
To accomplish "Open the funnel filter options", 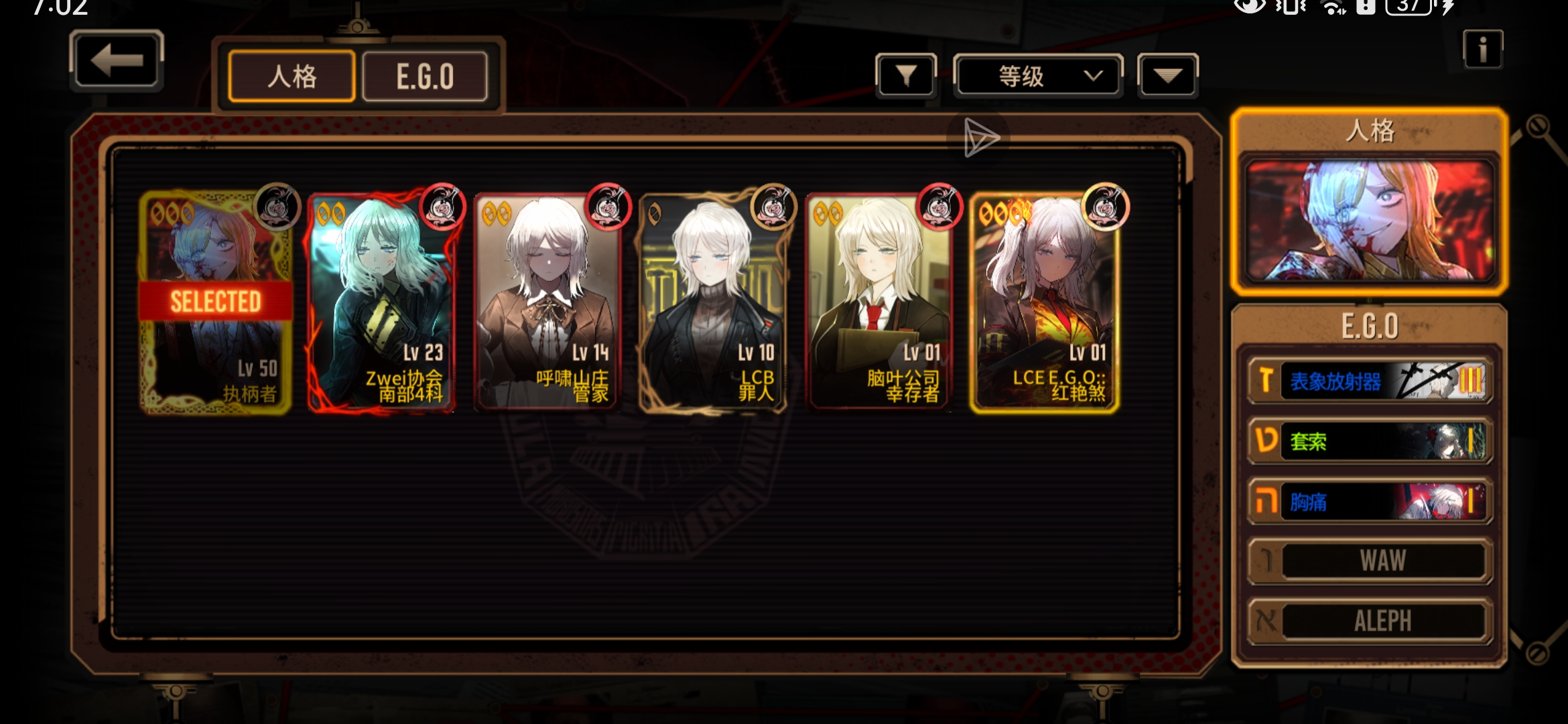I will (x=905, y=76).
